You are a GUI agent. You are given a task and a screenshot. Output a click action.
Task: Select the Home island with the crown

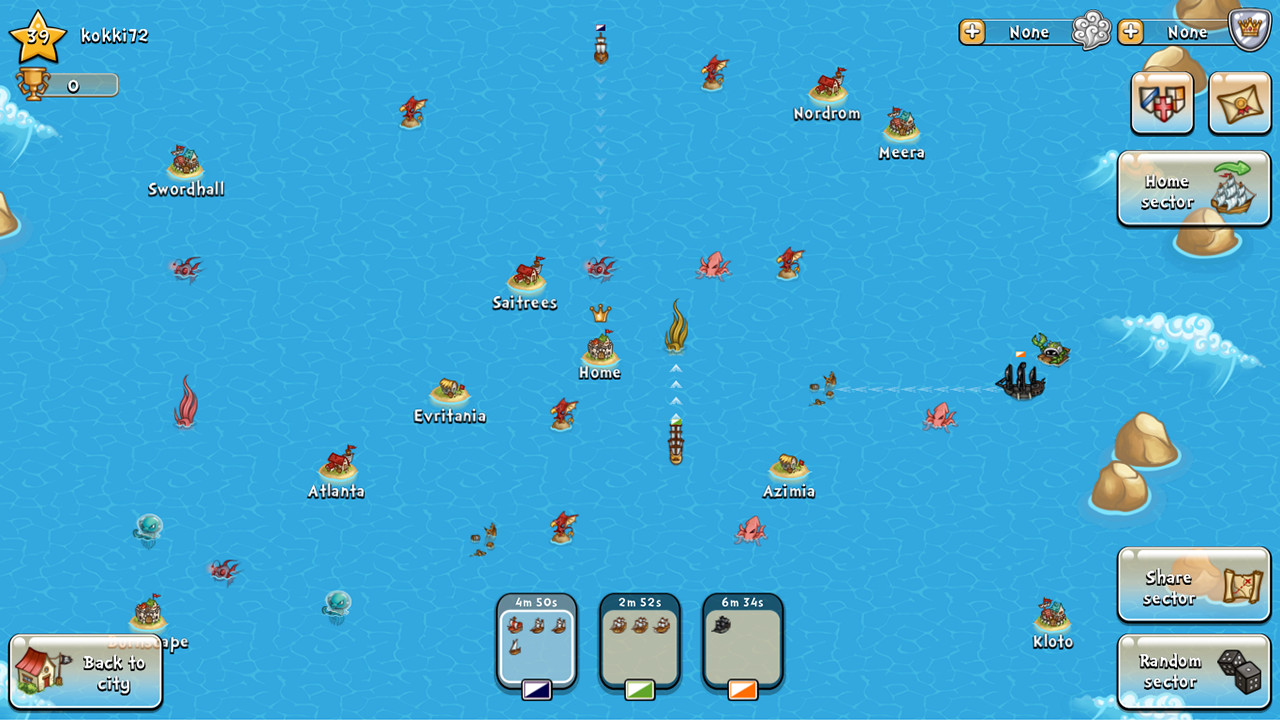pos(599,352)
